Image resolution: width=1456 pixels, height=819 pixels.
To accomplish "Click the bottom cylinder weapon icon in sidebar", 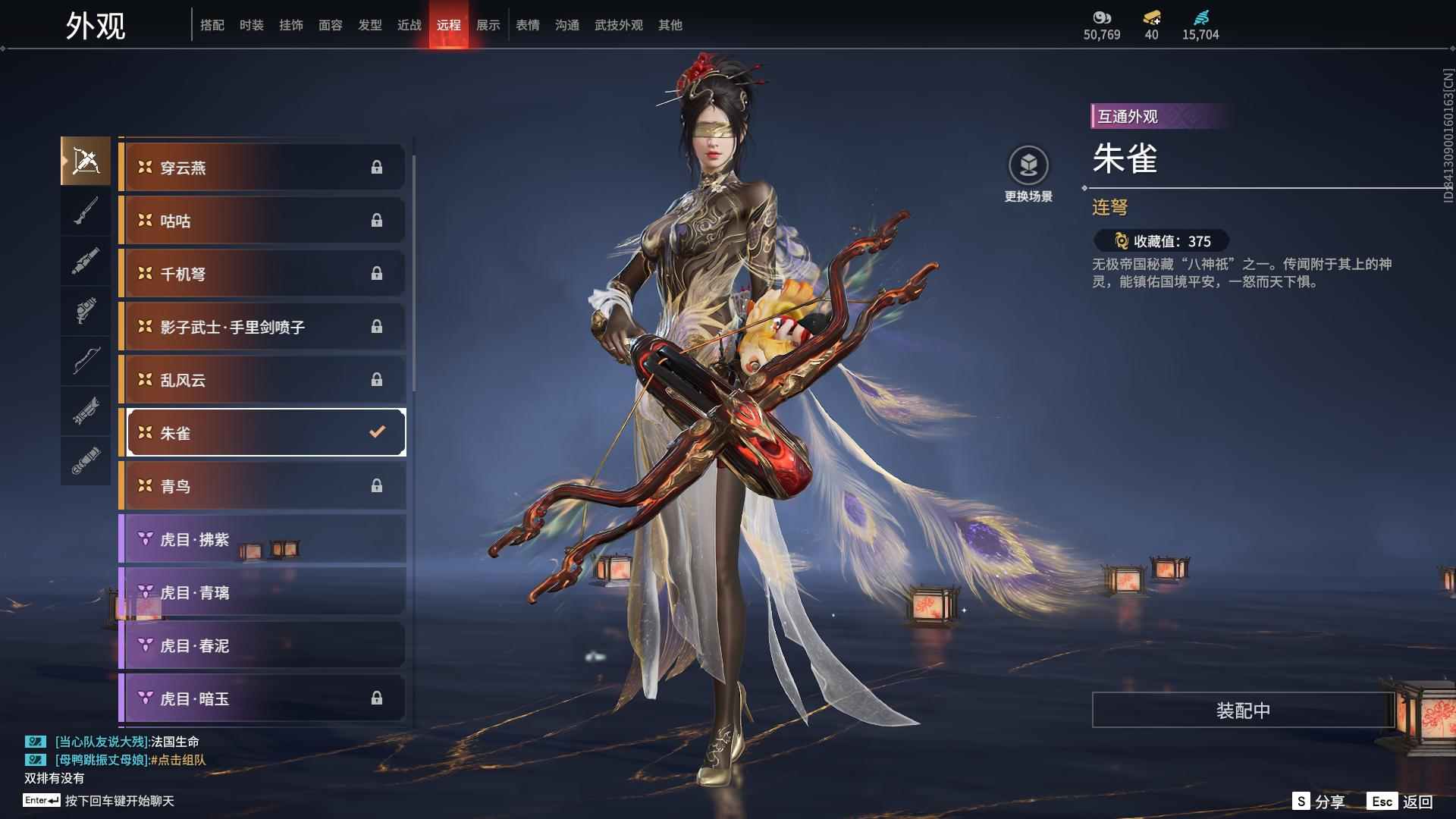I will pyautogui.click(x=86, y=460).
